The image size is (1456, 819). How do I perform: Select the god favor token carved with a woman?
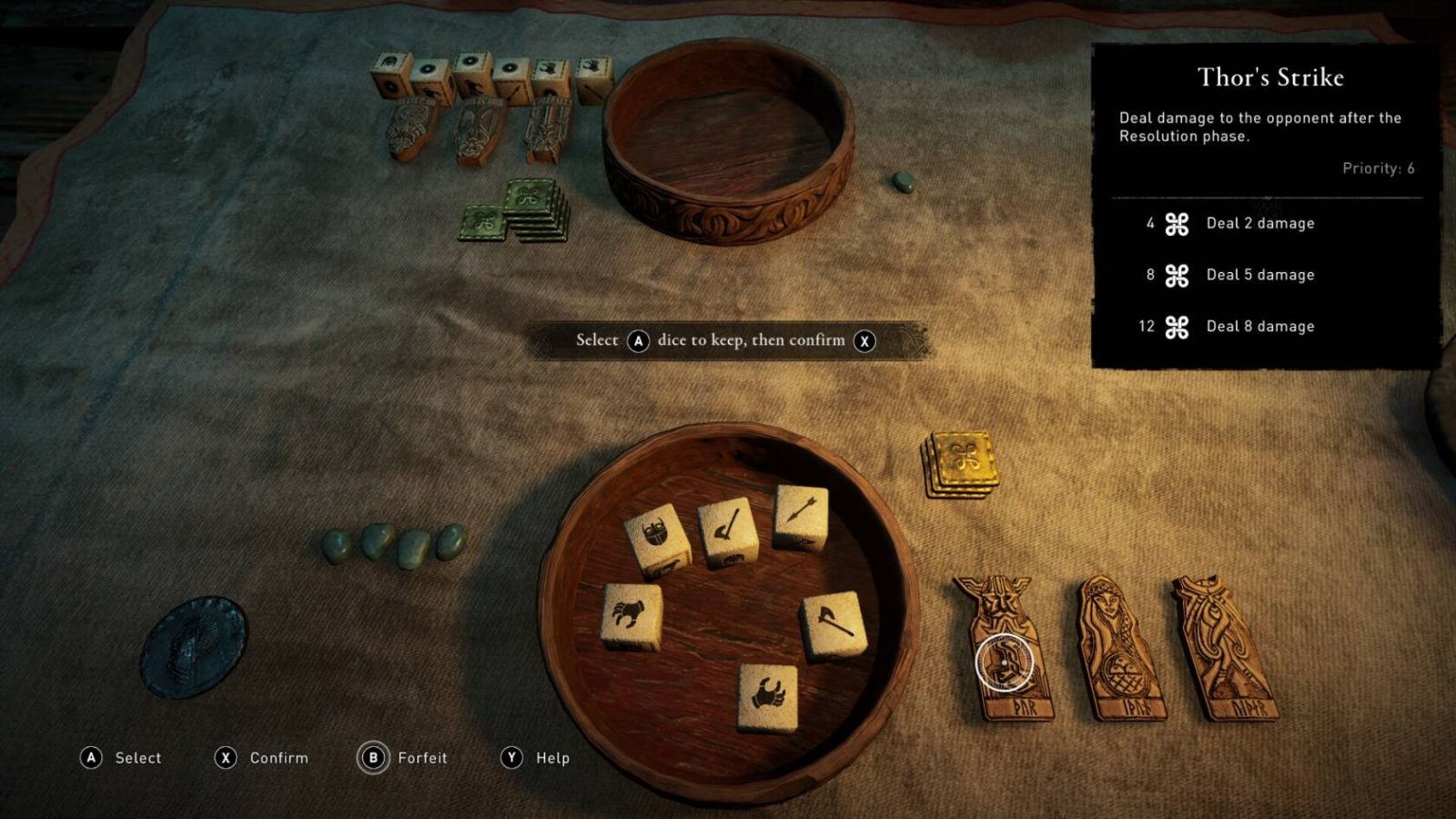(1117, 648)
